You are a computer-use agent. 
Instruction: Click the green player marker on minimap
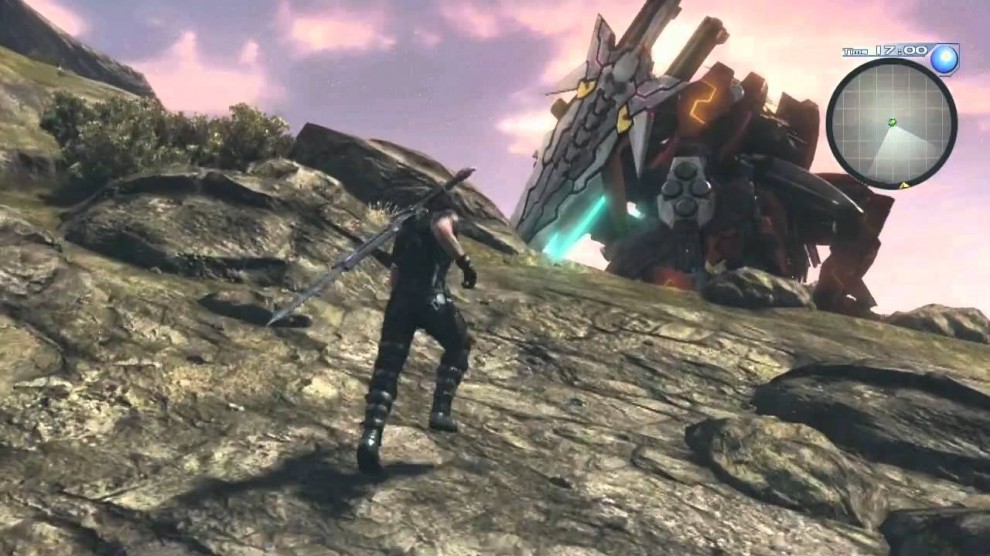pyautogui.click(x=892, y=122)
